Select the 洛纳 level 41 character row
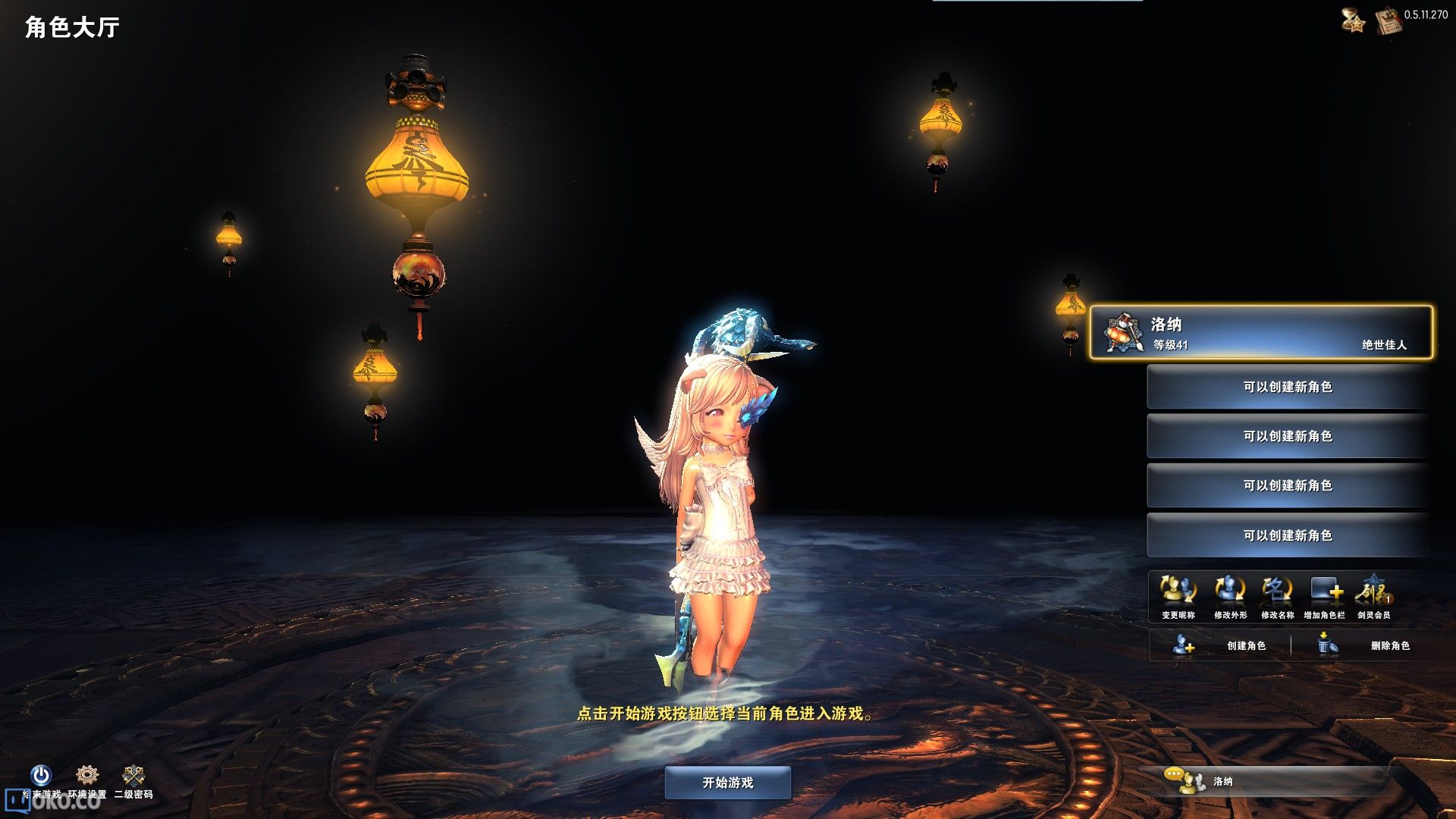The image size is (1456, 819). tap(1261, 332)
